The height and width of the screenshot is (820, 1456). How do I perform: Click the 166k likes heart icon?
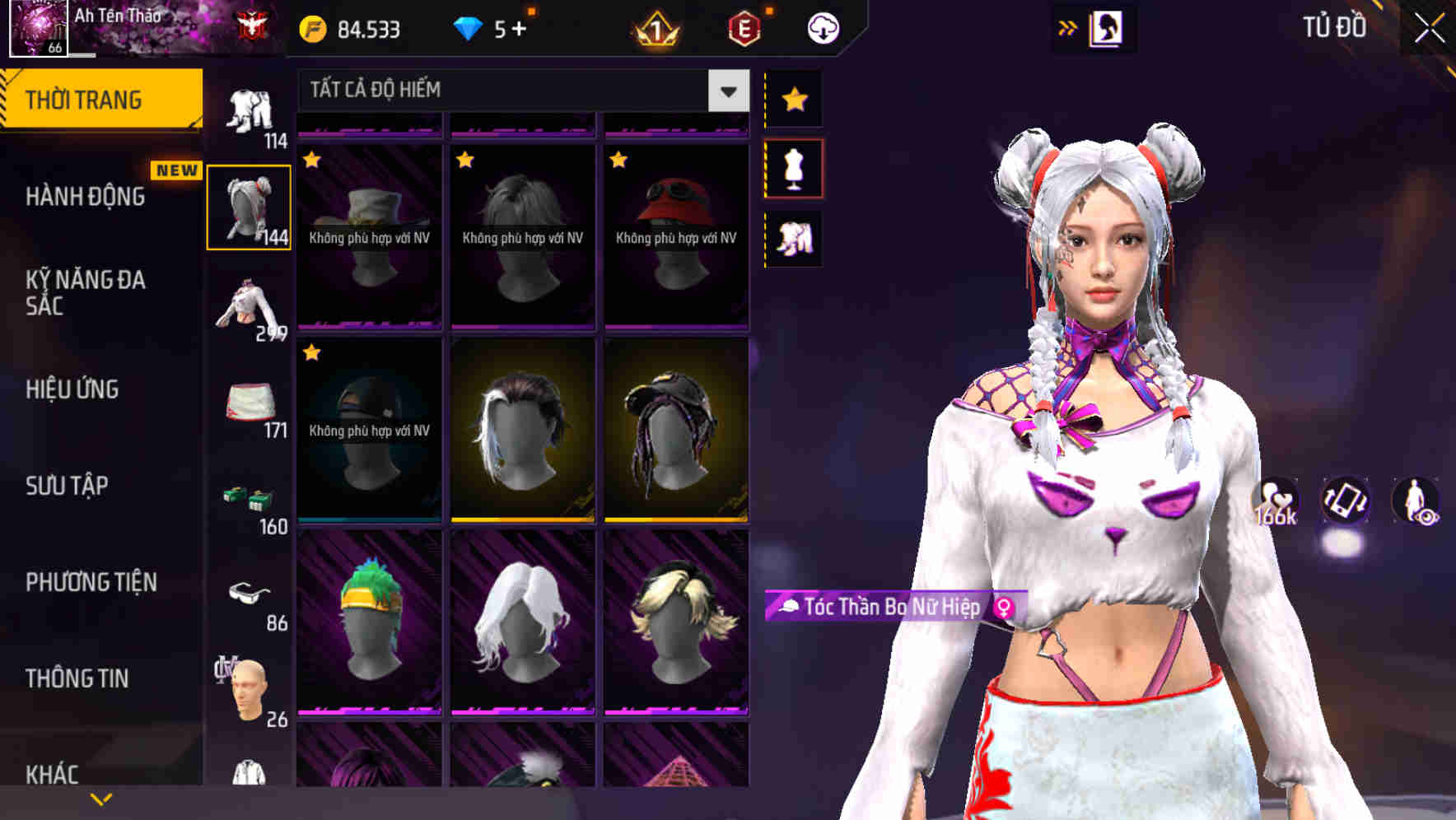point(1274,501)
